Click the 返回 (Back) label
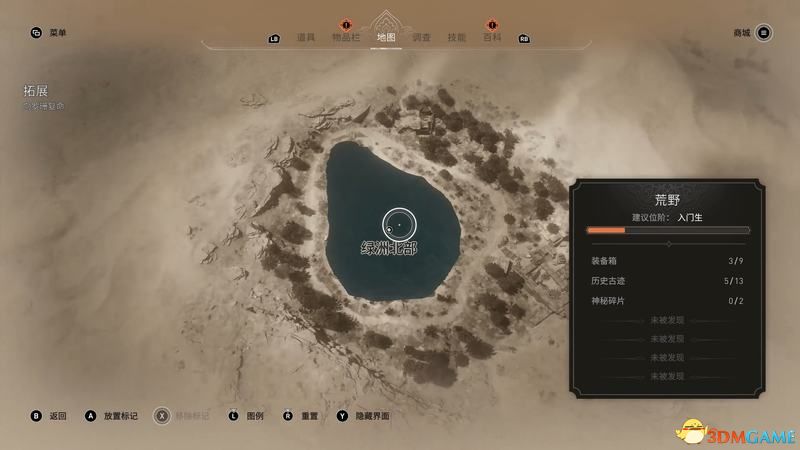The width and height of the screenshot is (800, 450). point(57,415)
